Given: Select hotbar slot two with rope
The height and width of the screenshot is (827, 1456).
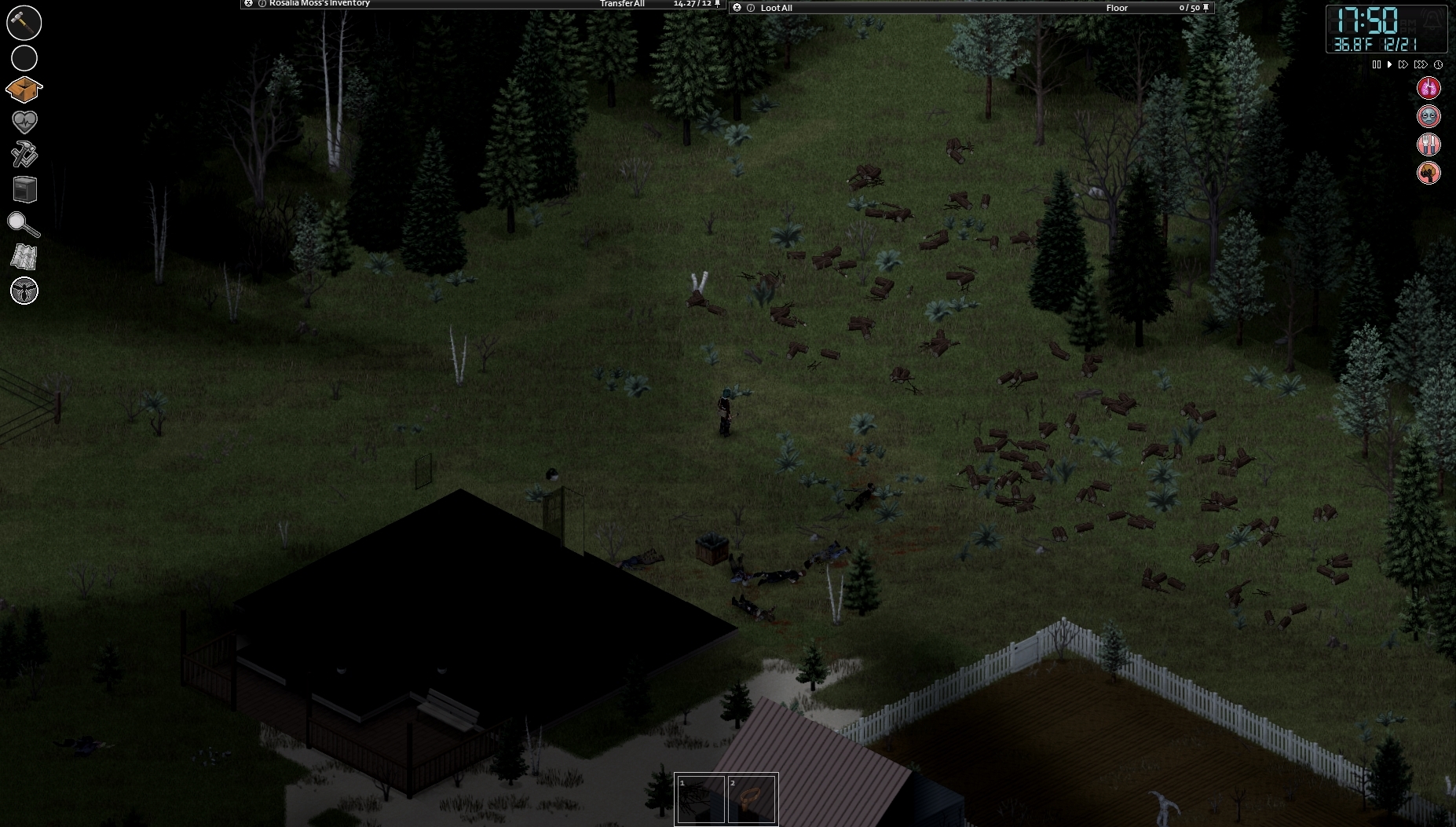Looking at the screenshot, I should pyautogui.click(x=752, y=800).
